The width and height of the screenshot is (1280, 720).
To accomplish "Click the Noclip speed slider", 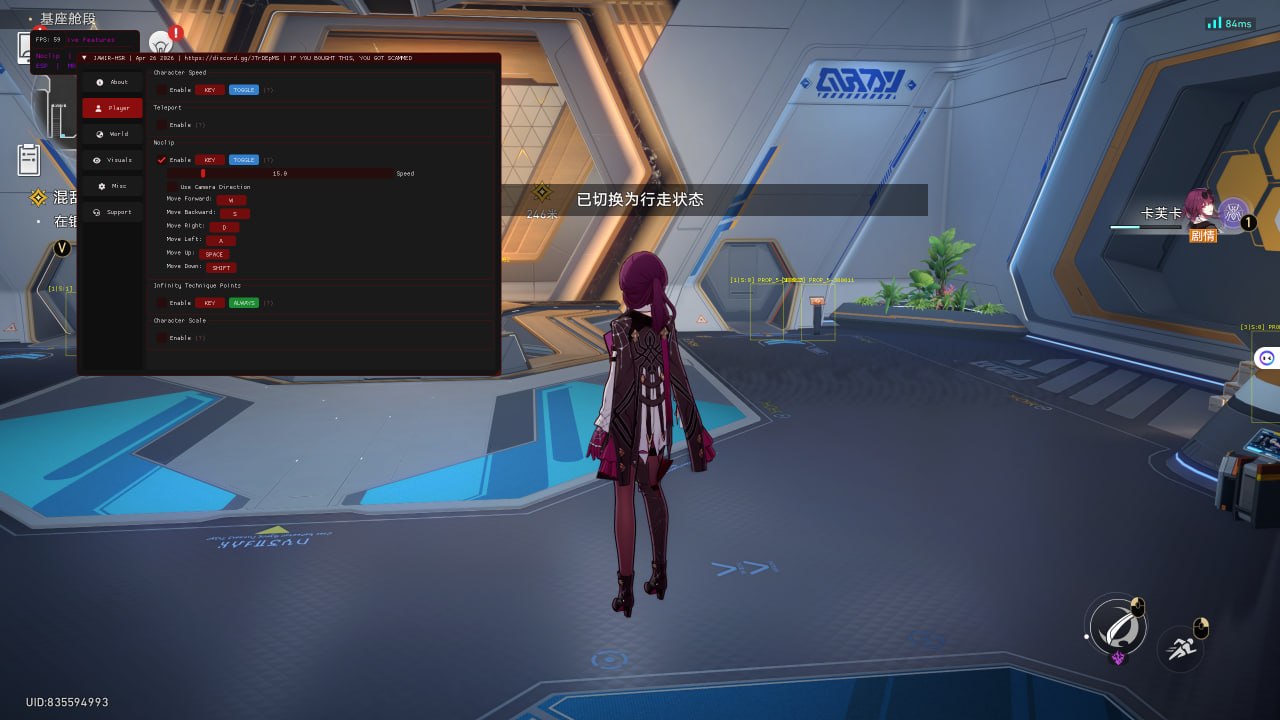I will click(x=280, y=173).
